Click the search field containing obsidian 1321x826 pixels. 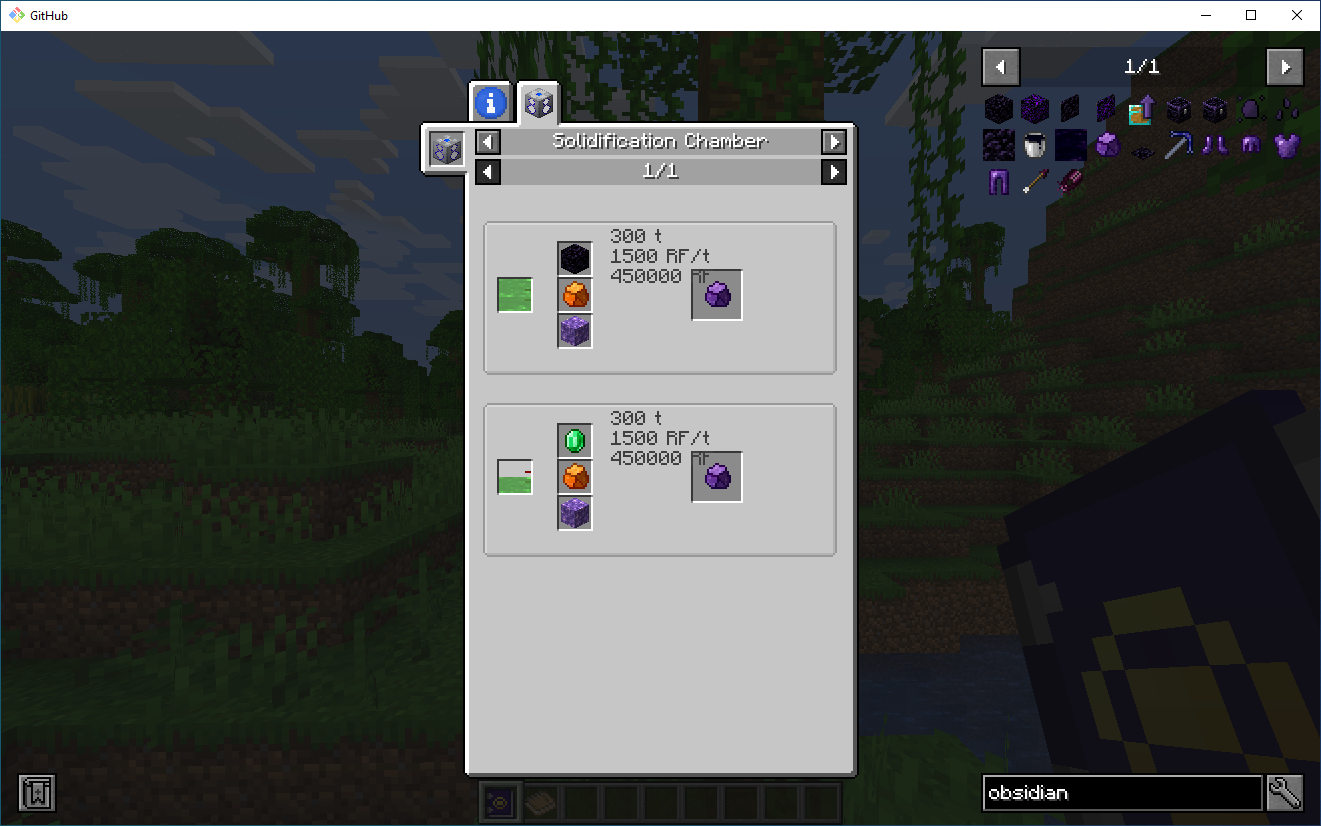pyautogui.click(x=1120, y=792)
